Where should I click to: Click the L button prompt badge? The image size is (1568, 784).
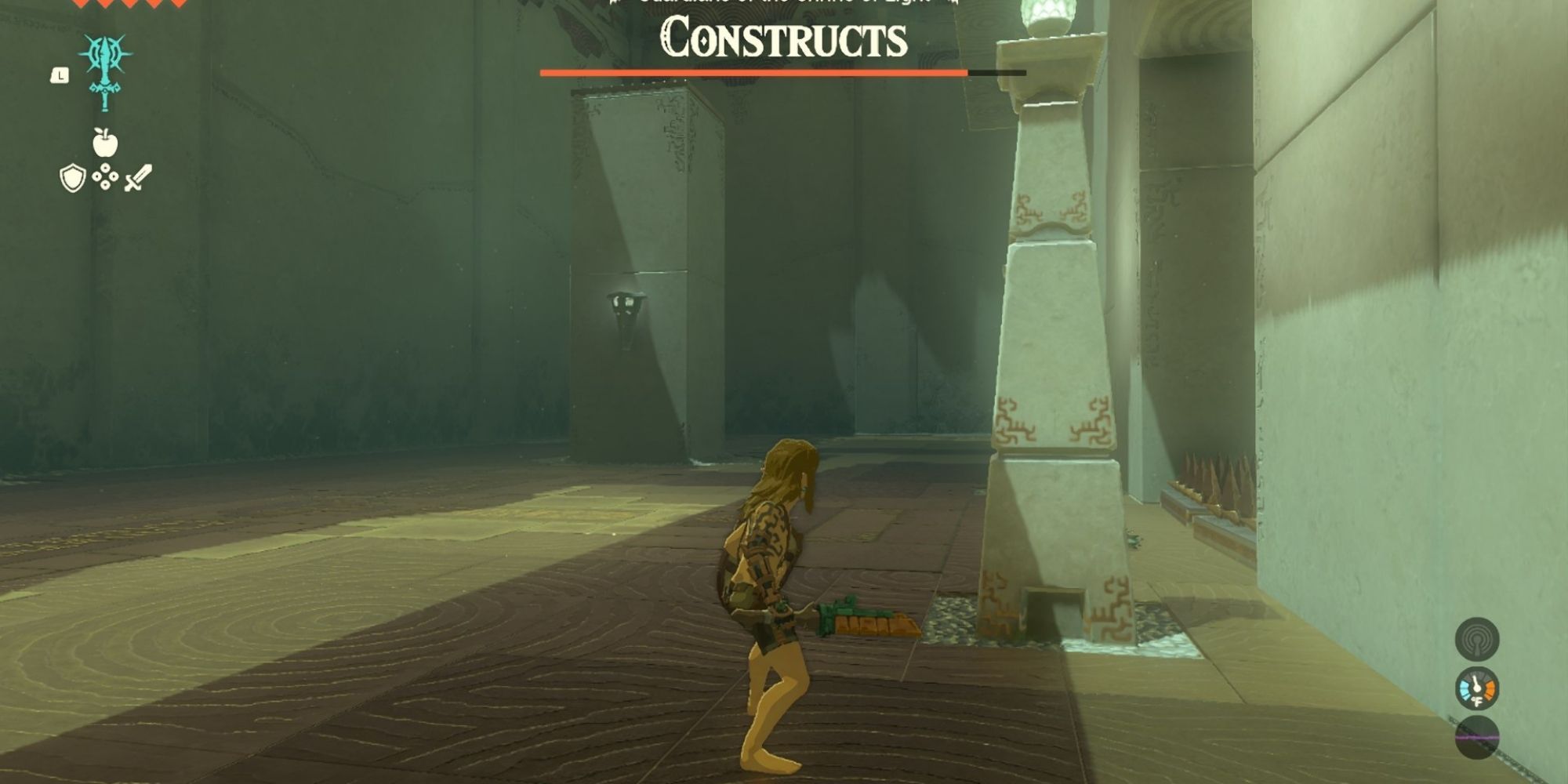tap(60, 75)
